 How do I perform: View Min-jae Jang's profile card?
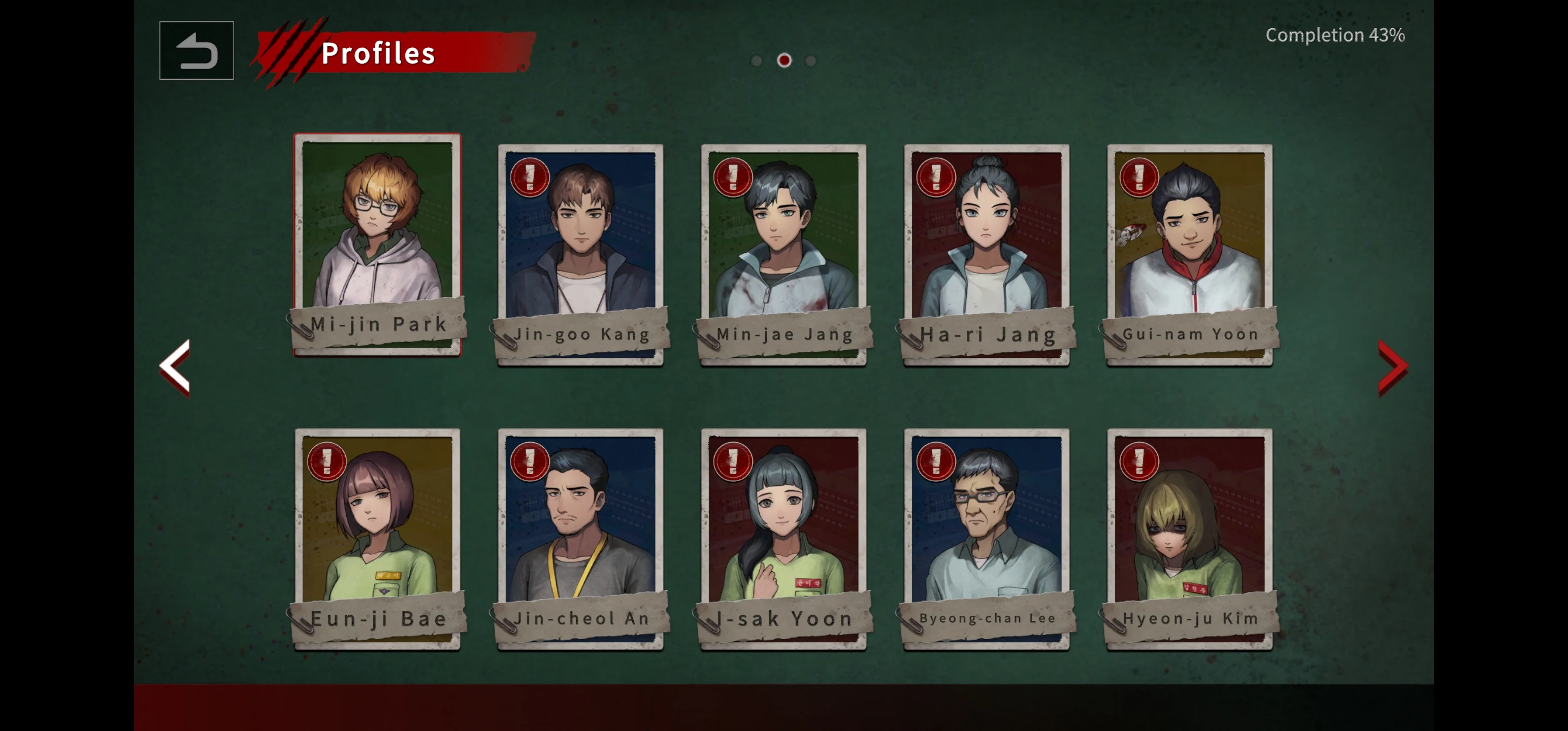[x=783, y=254]
